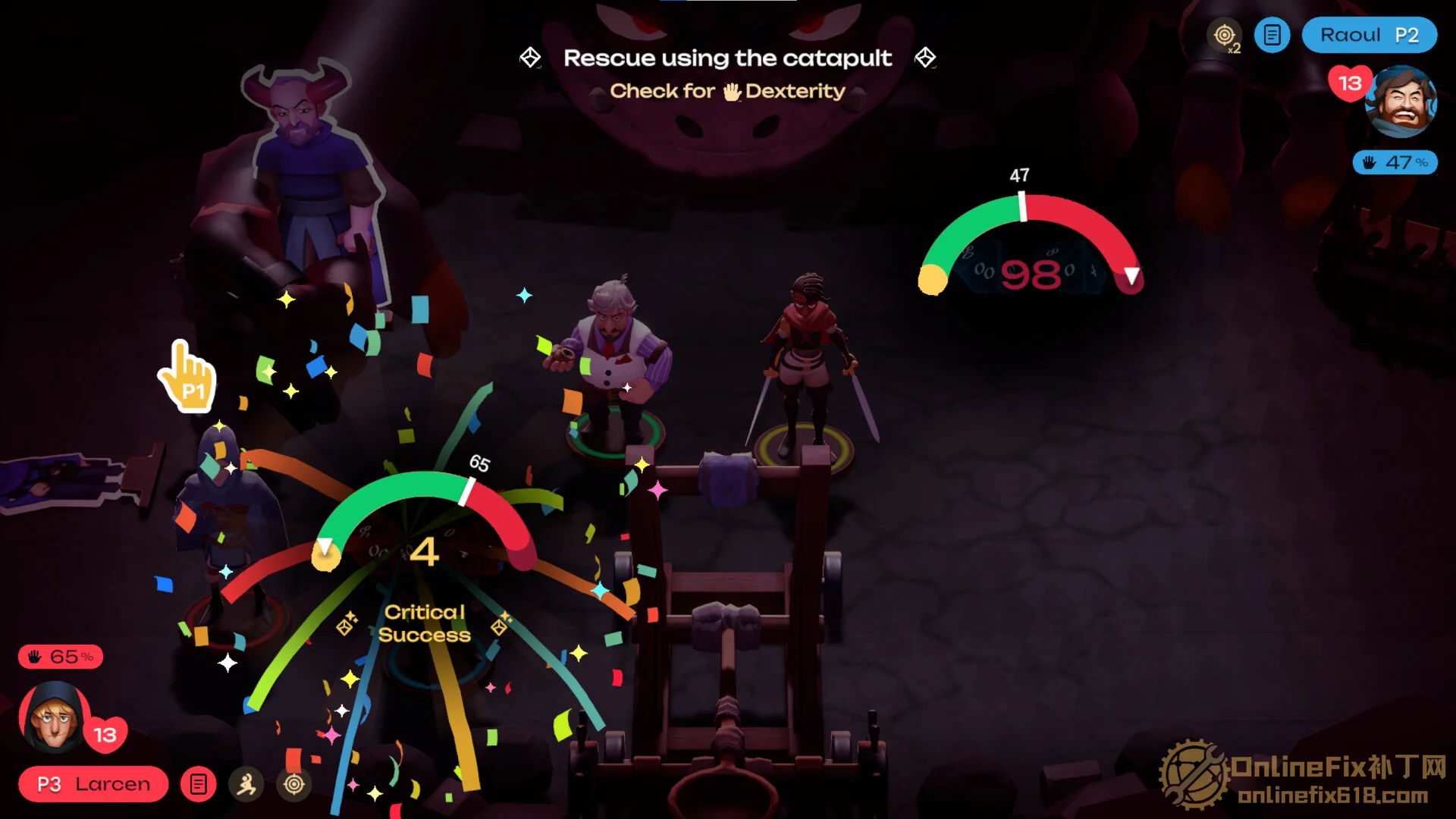
Task: Click Raoul's target icon marked x2
Action: 1224,36
